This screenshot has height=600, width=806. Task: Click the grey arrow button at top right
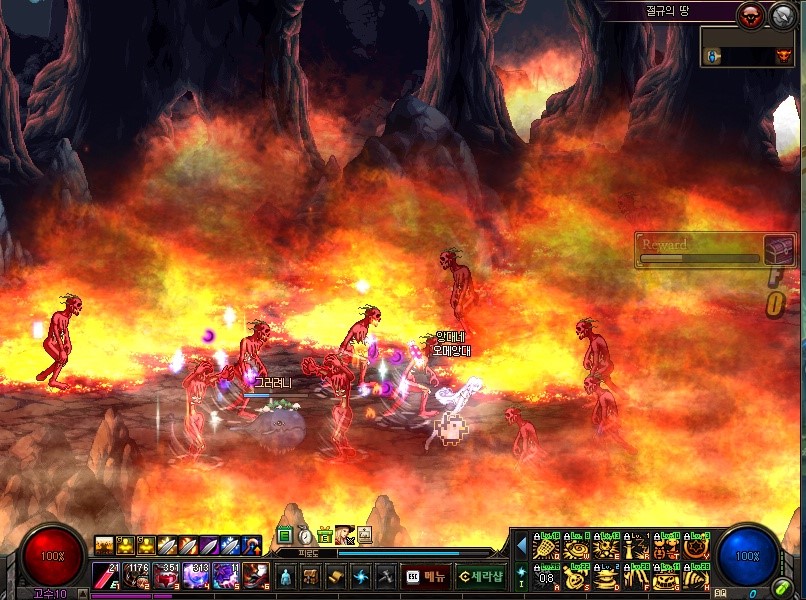(x=780, y=14)
